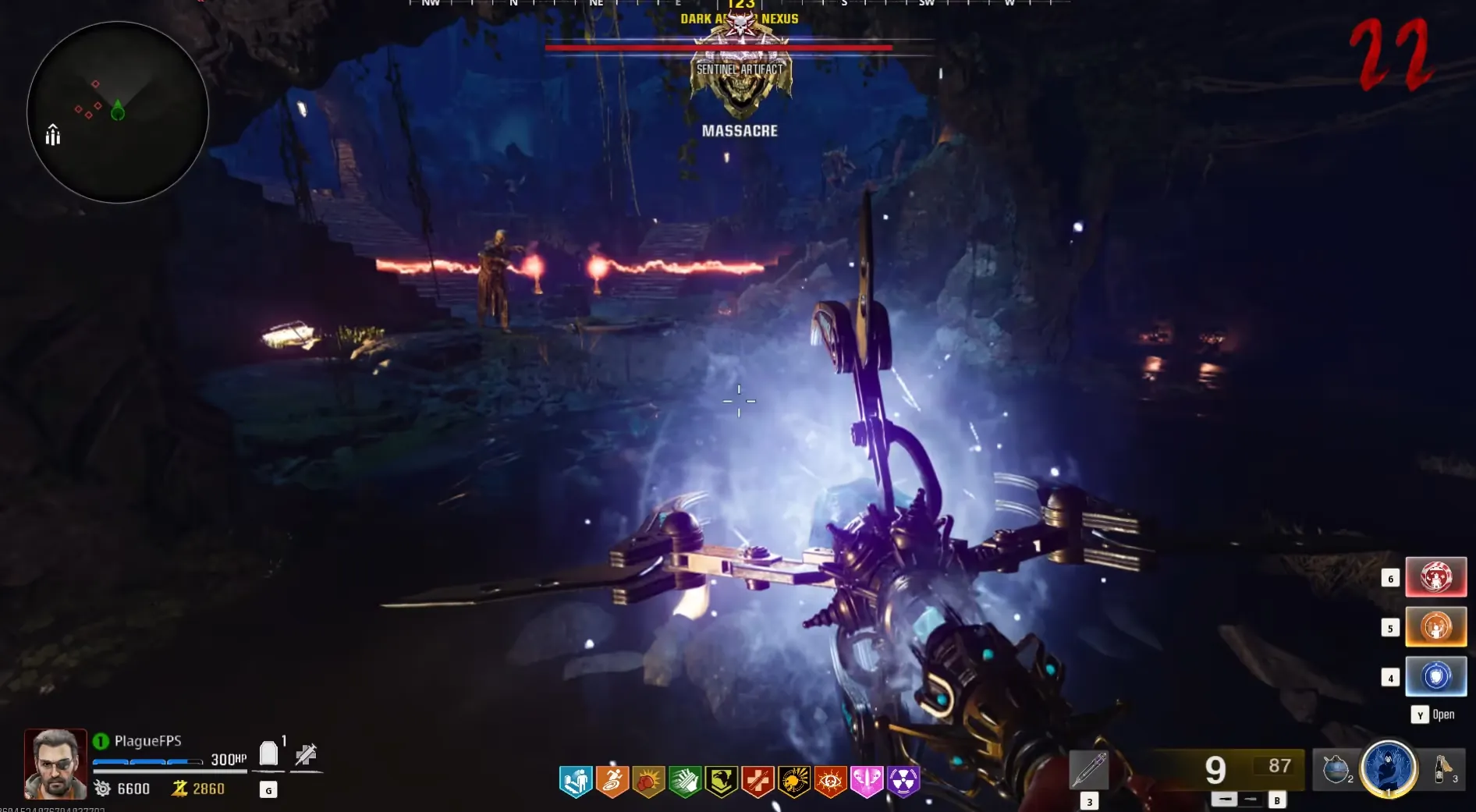Image resolution: width=1476 pixels, height=812 pixels.
Task: Select the blue stairs perk icon
Action: (576, 781)
